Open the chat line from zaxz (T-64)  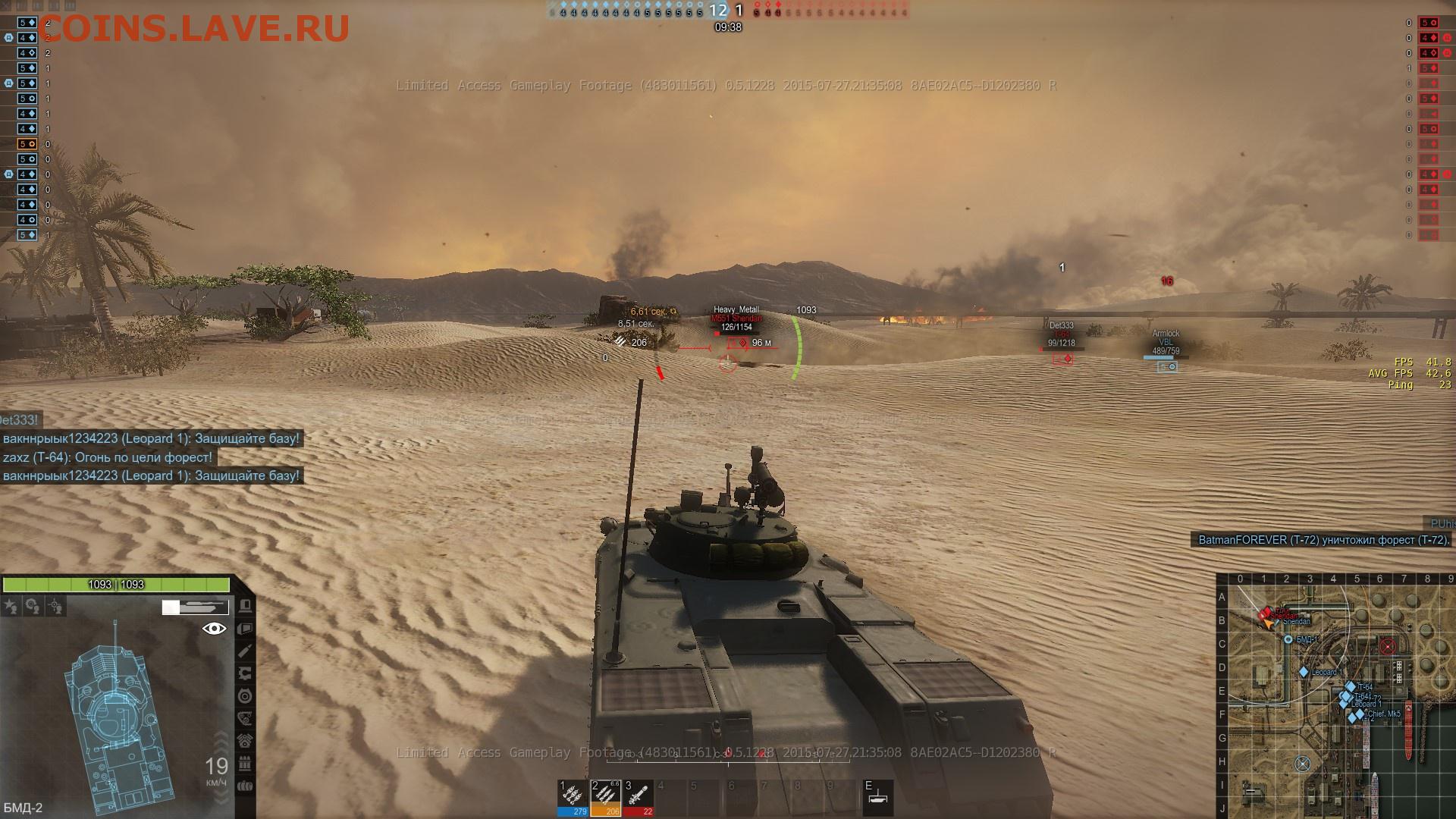coord(108,457)
